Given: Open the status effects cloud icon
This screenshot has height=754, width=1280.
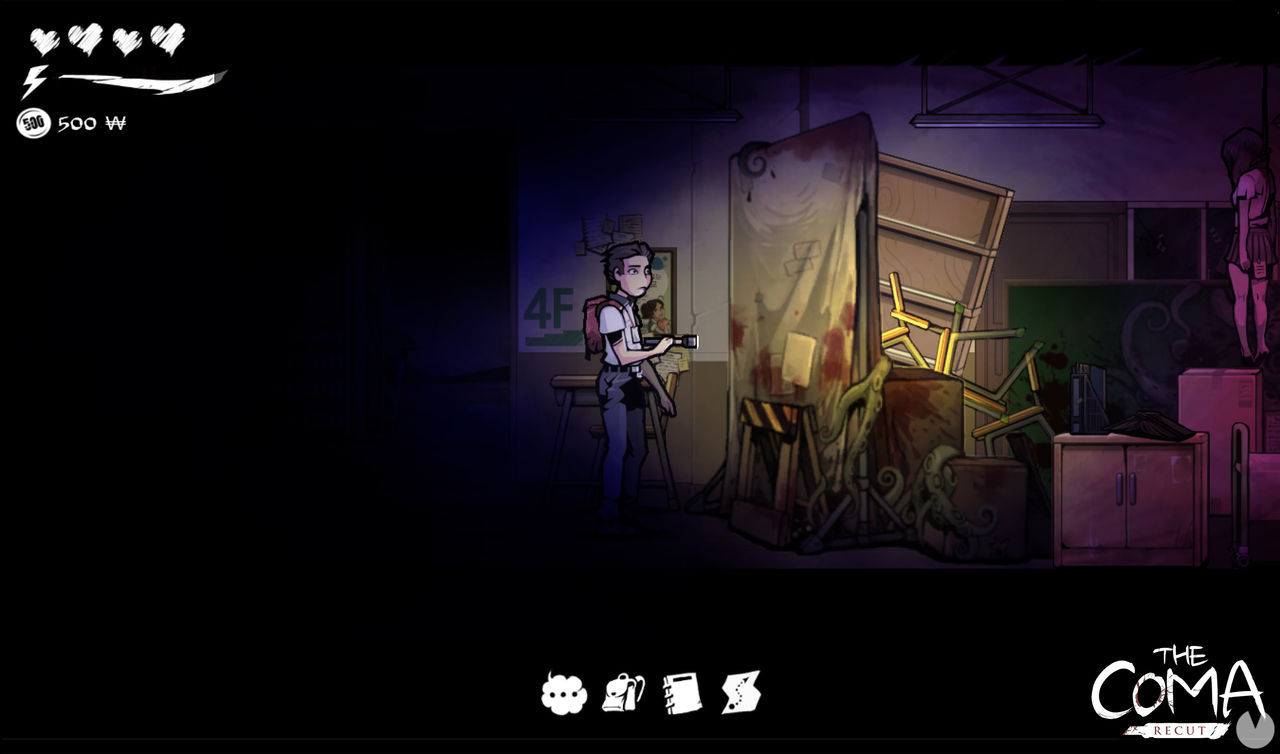Looking at the screenshot, I should click(x=564, y=696).
